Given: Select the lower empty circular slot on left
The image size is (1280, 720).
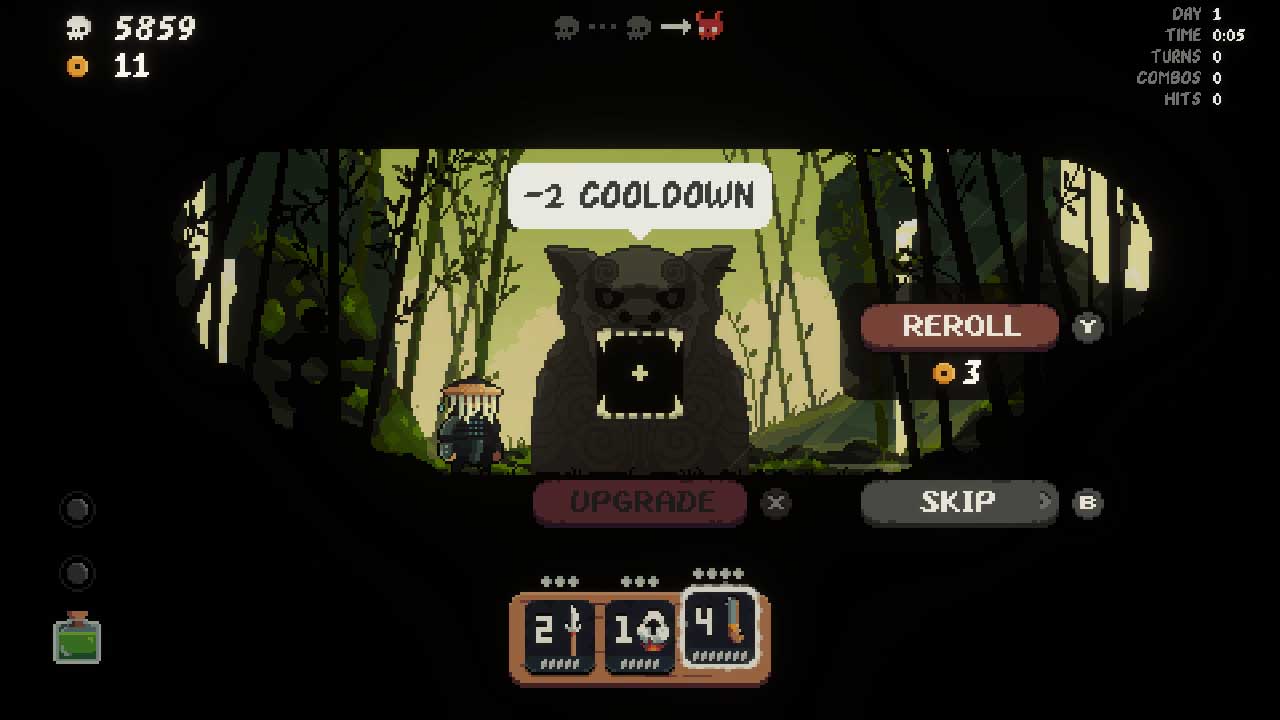Looking at the screenshot, I should 77,573.
